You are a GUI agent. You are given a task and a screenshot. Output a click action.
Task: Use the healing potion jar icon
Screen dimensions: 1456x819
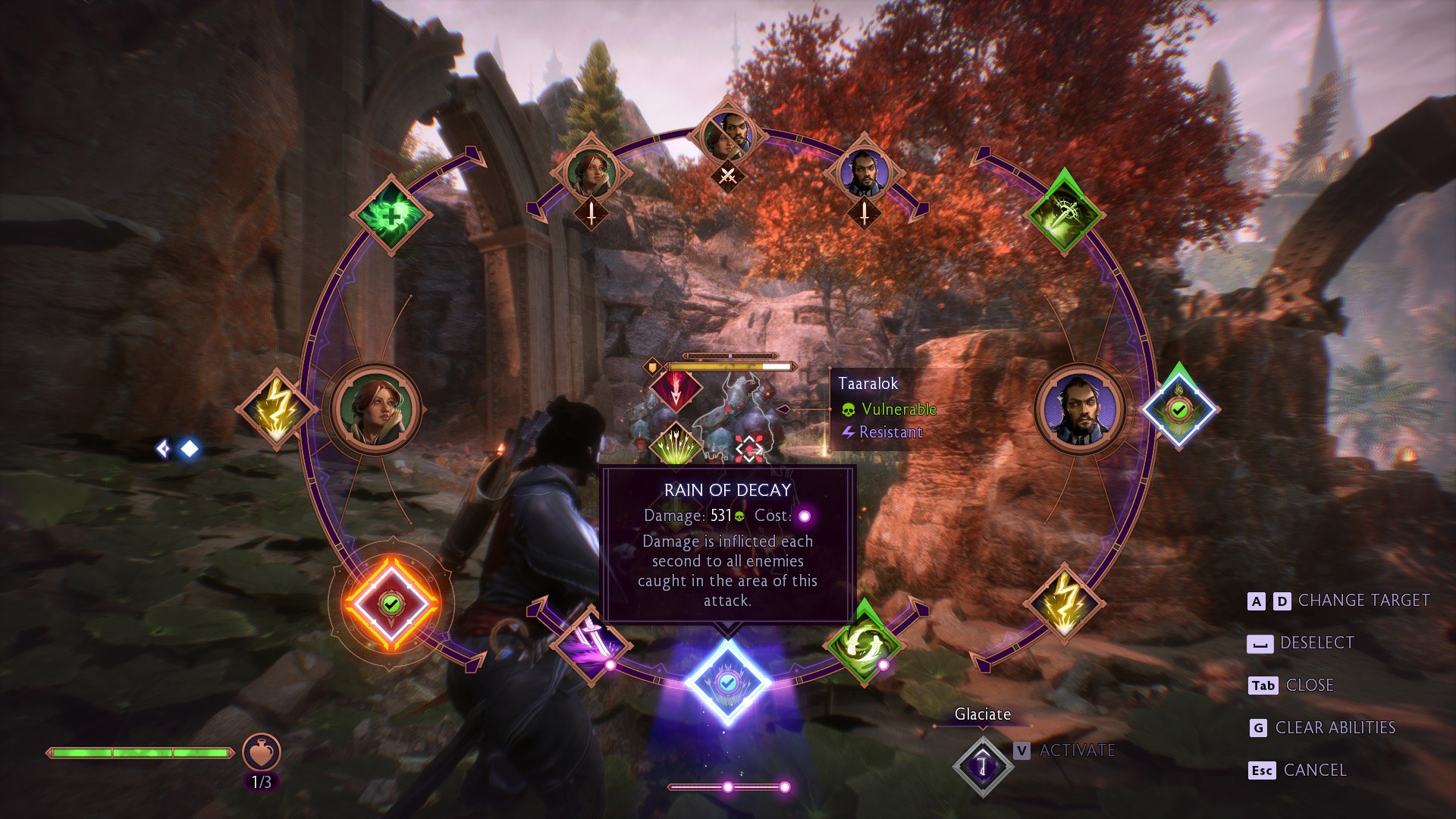tap(262, 752)
